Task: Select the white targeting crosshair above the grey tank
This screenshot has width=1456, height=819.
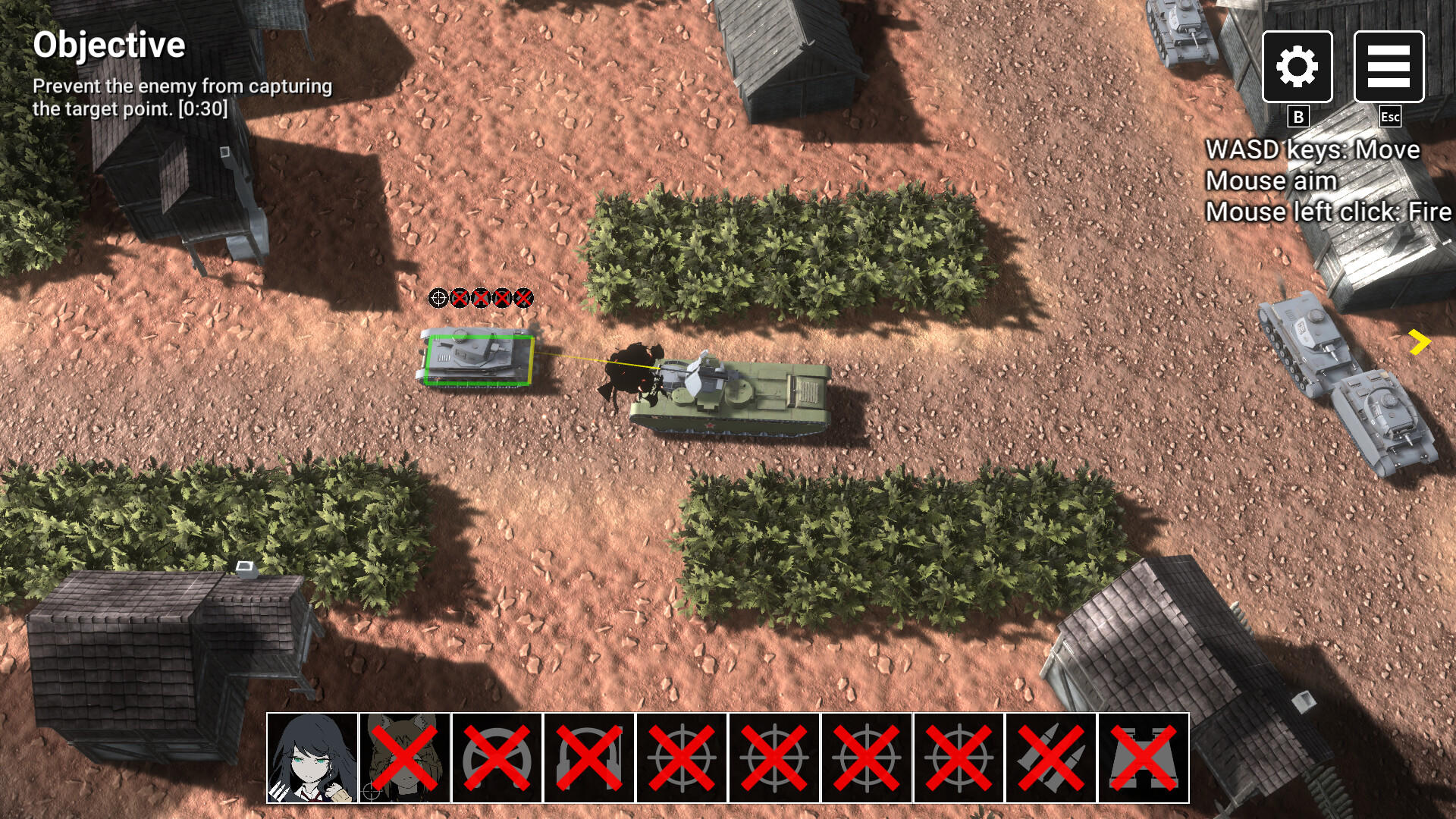Action: click(438, 299)
